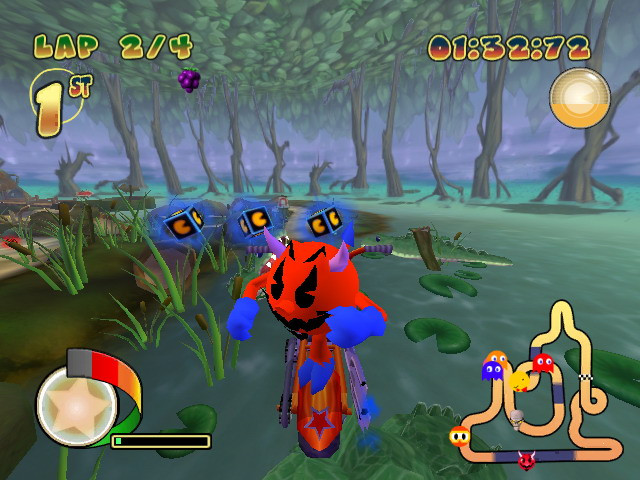
Task: Select the purple grapes fruit icon
Action: 189,79
